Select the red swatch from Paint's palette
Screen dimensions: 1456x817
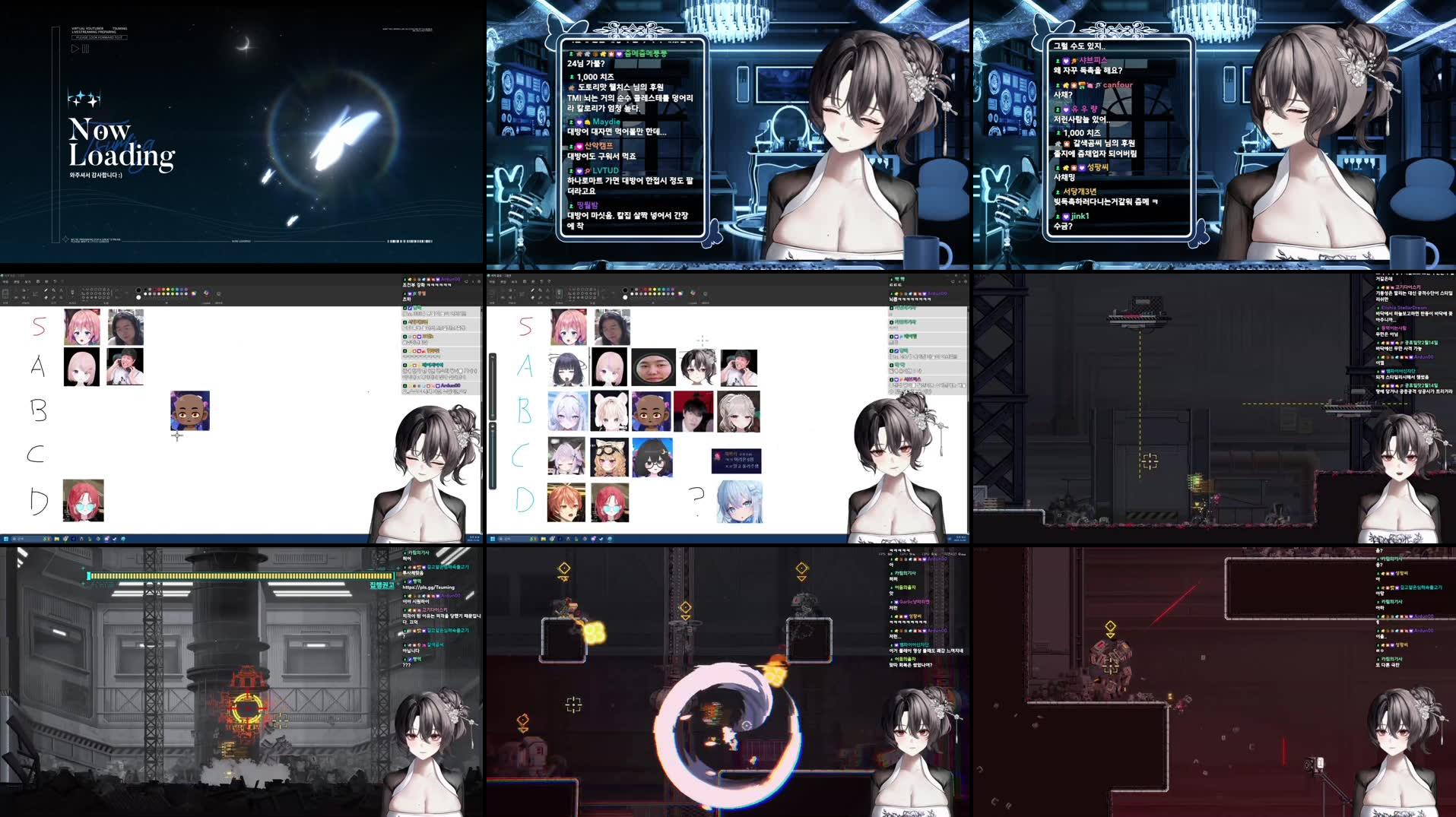point(159,290)
